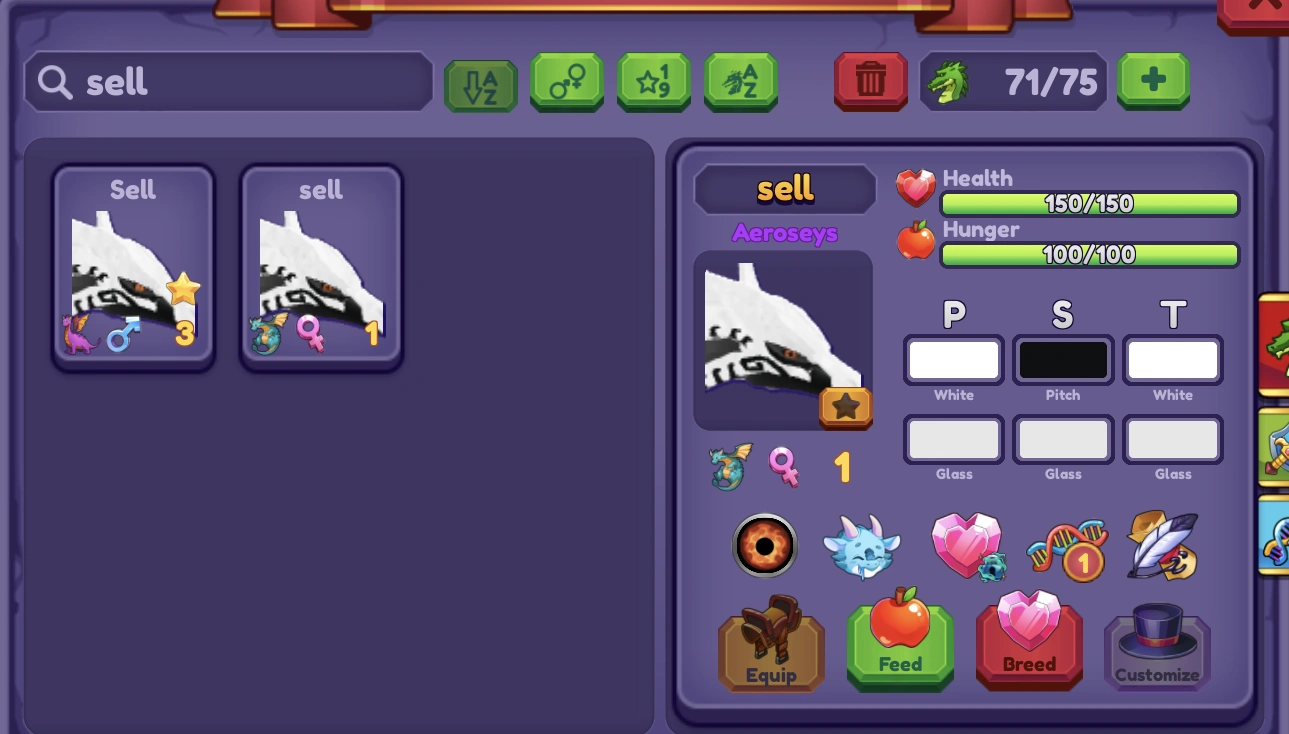Select the blue dragon head icon
This screenshot has height=734, width=1289.
[x=862, y=546]
